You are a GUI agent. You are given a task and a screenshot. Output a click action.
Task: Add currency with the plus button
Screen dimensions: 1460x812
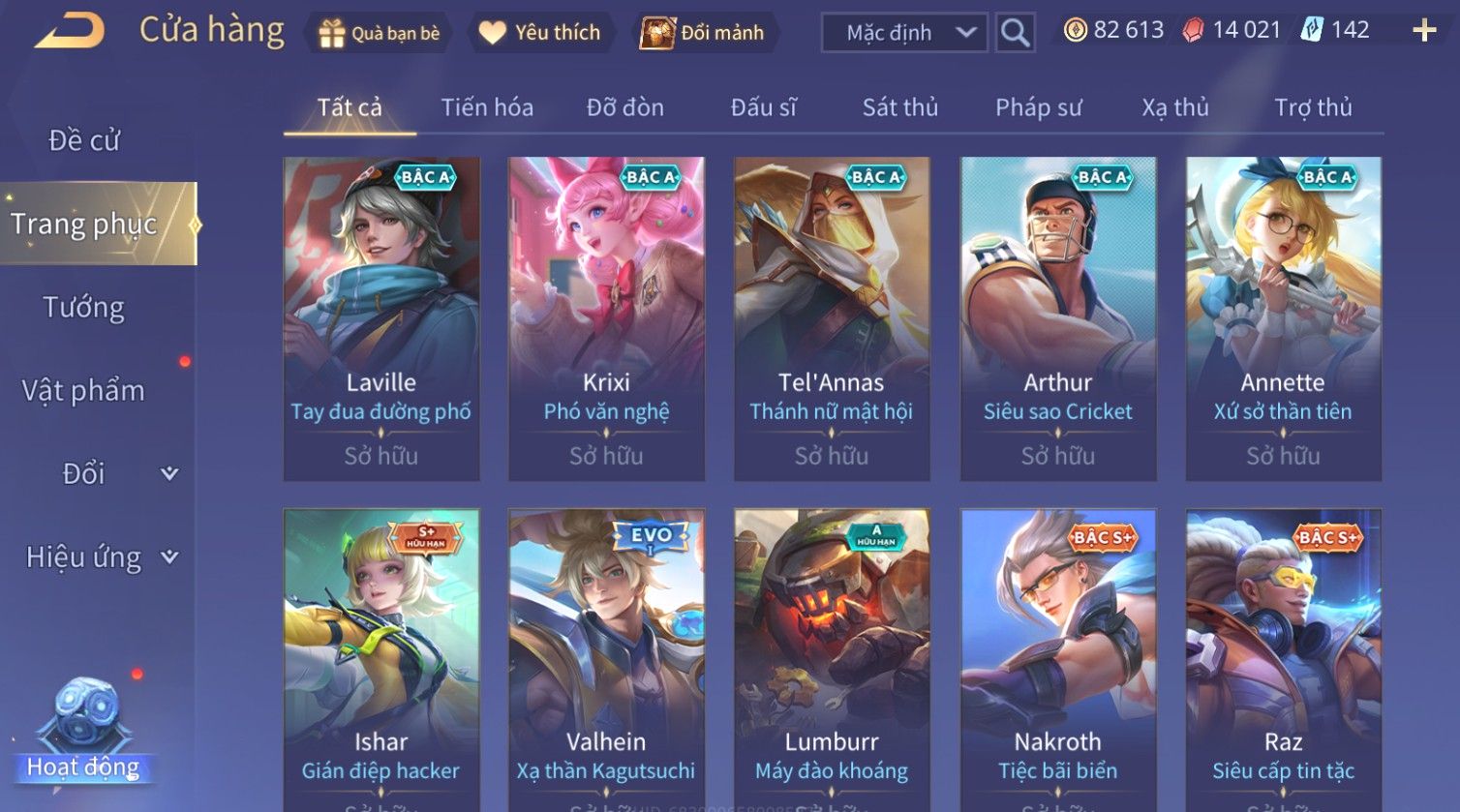pos(1424,31)
